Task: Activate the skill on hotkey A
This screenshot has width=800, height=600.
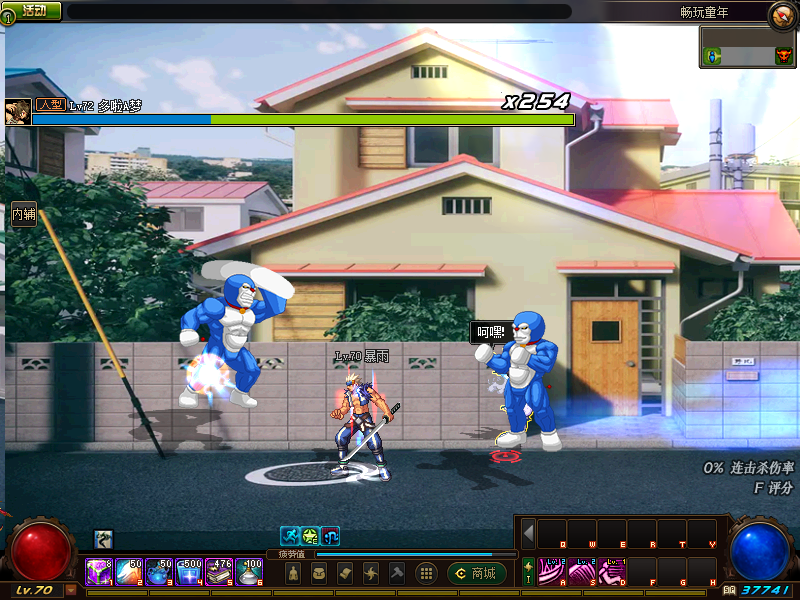Action: 552,571
